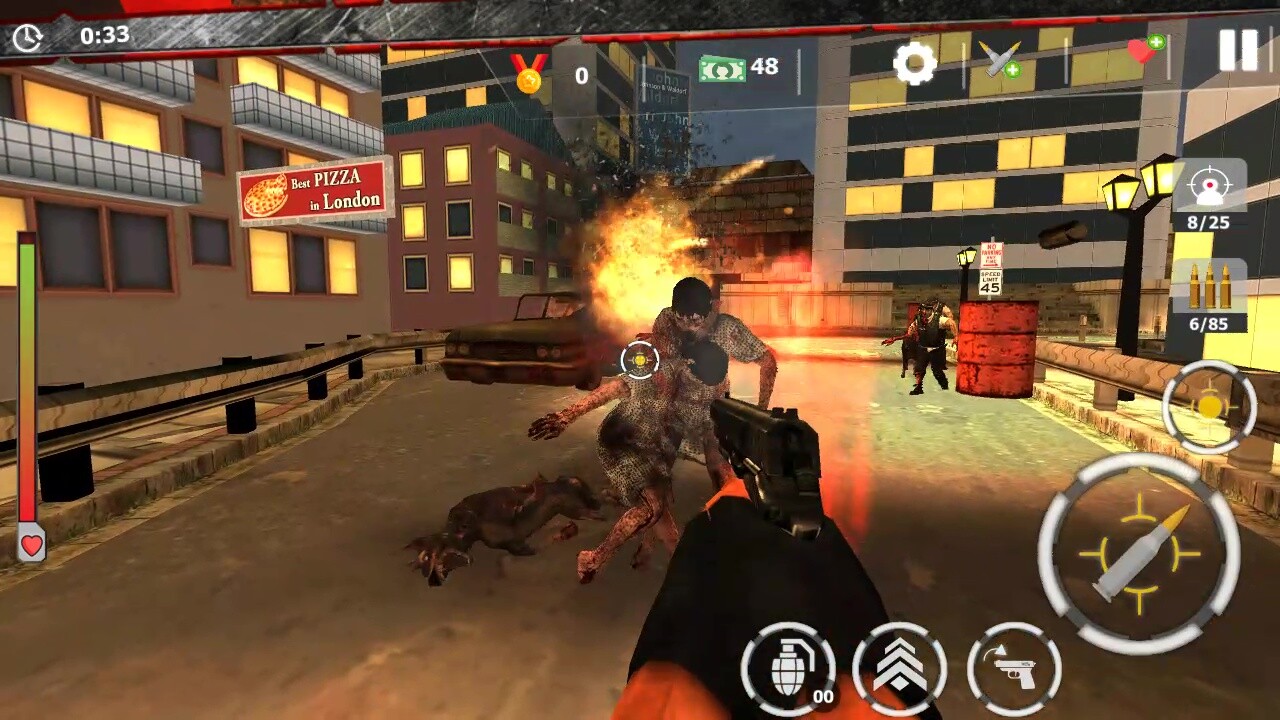The height and width of the screenshot is (720, 1280).
Task: Open the settings gear menu
Action: pos(915,65)
